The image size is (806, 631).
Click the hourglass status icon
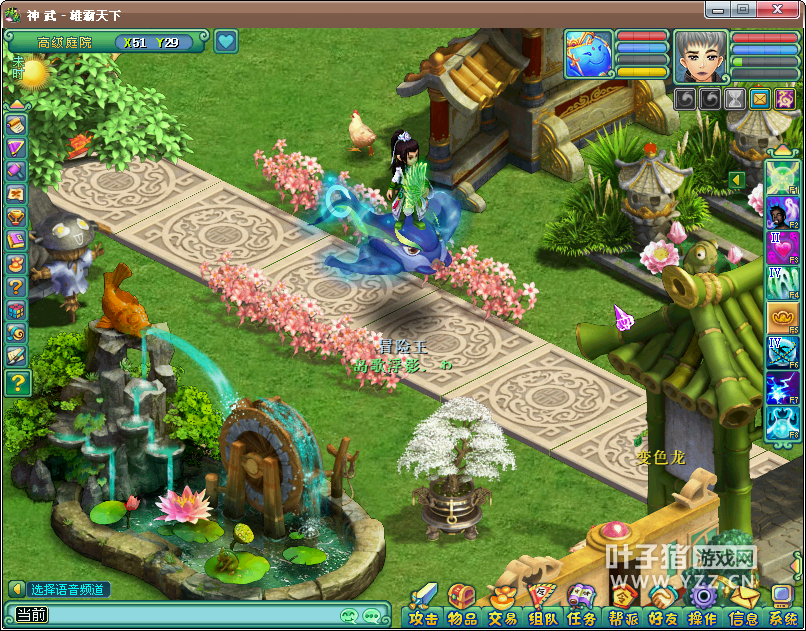[735, 99]
